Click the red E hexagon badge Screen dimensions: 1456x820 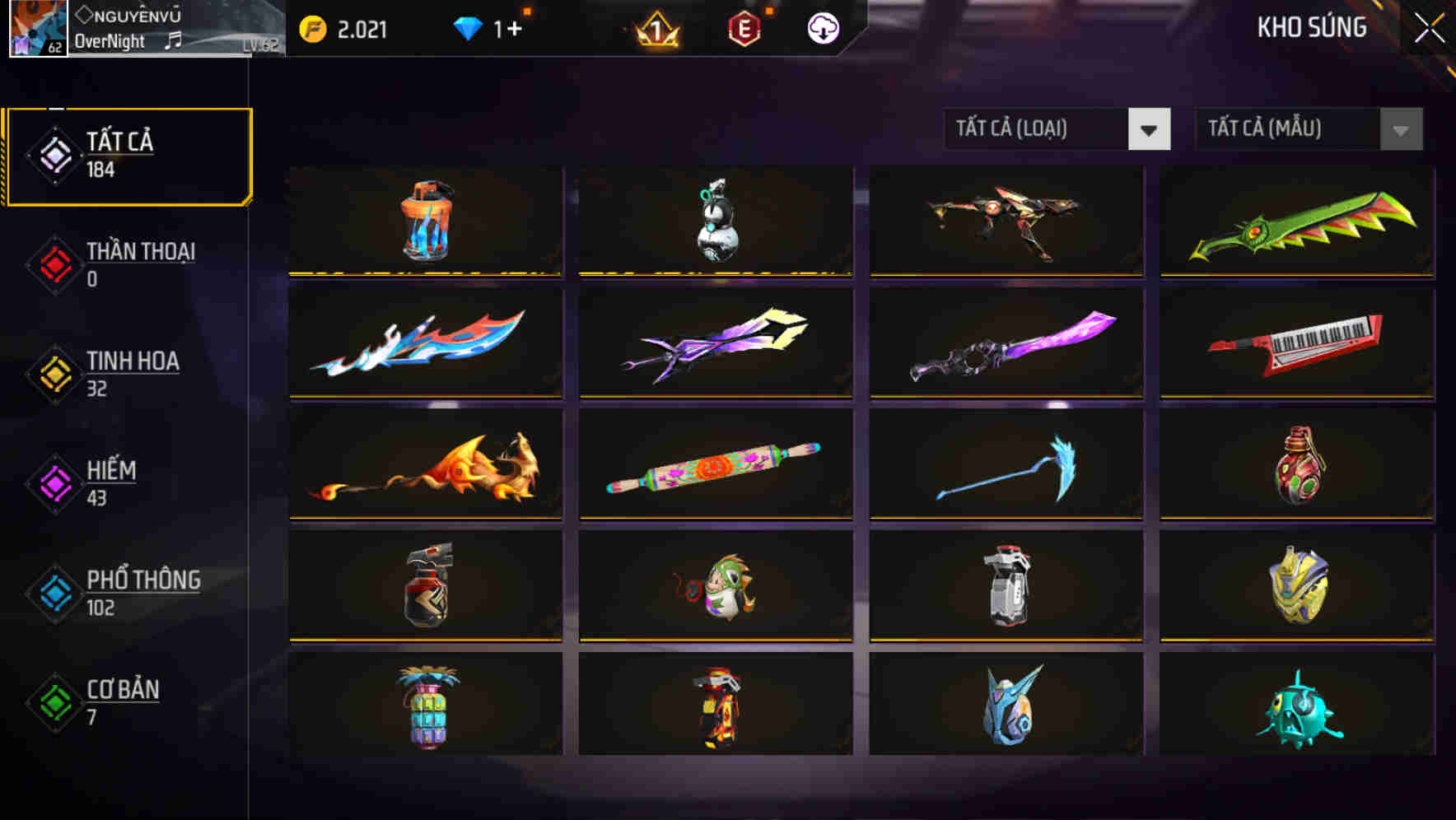coord(743,27)
